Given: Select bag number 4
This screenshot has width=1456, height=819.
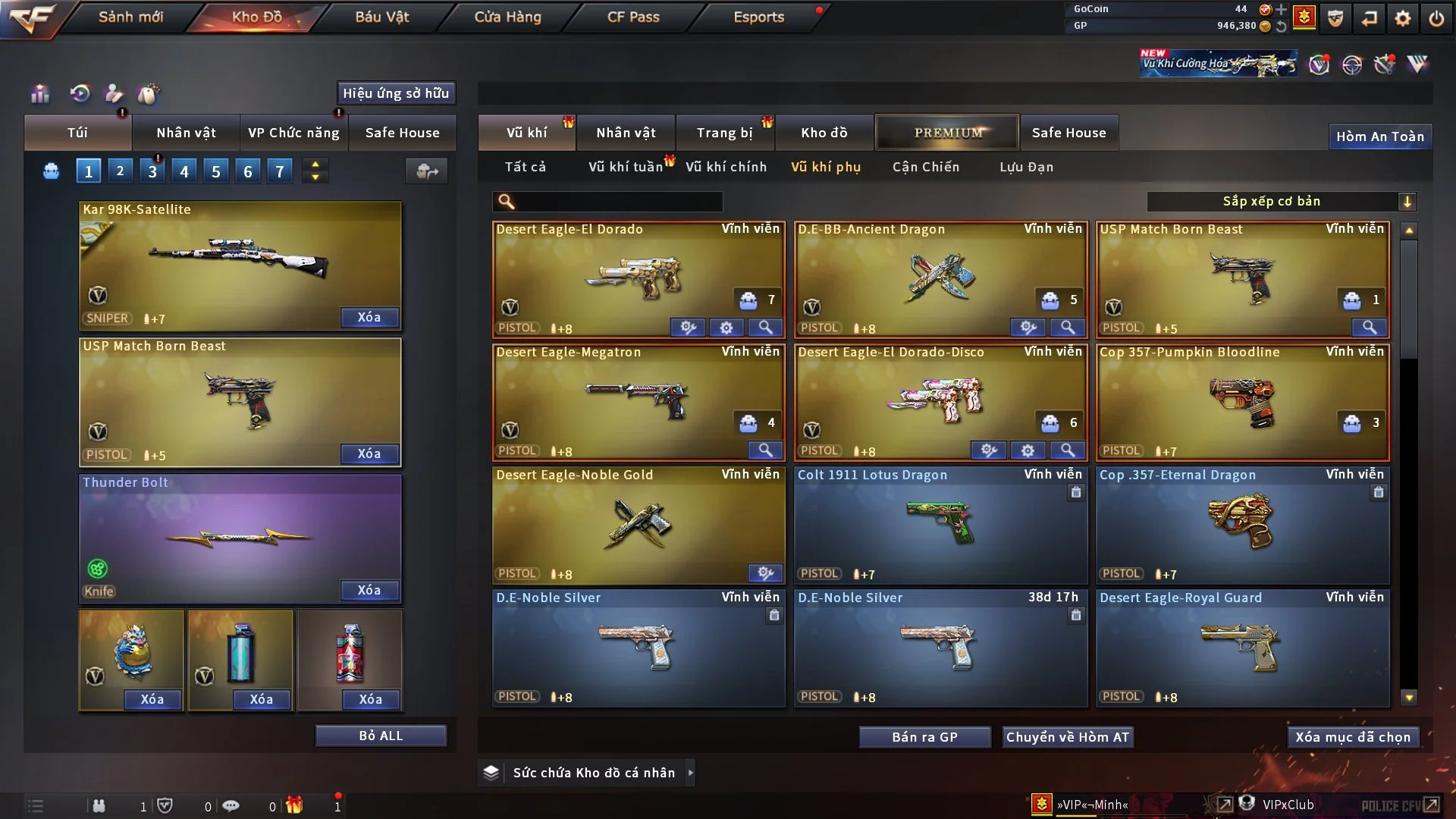Looking at the screenshot, I should (184, 171).
